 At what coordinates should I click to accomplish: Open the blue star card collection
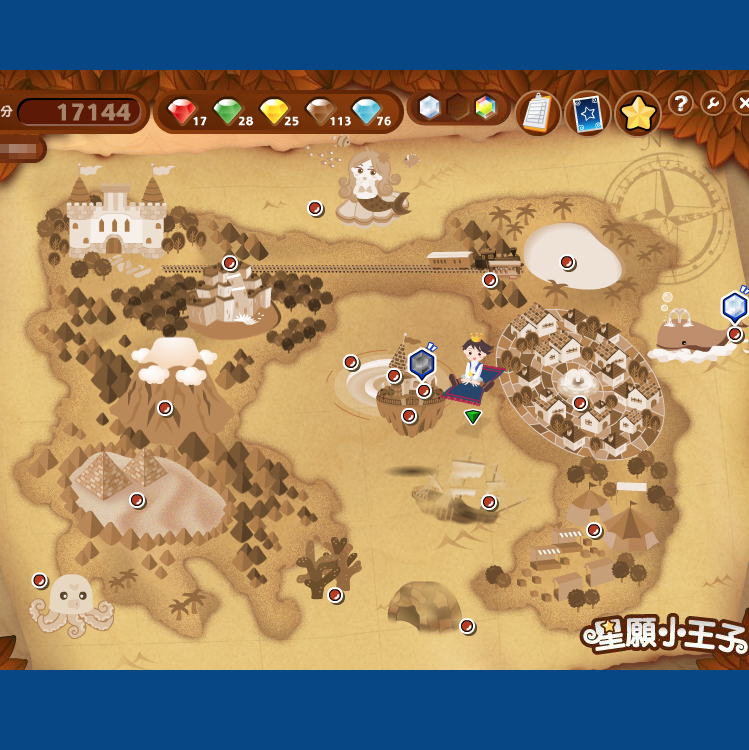[x=588, y=113]
